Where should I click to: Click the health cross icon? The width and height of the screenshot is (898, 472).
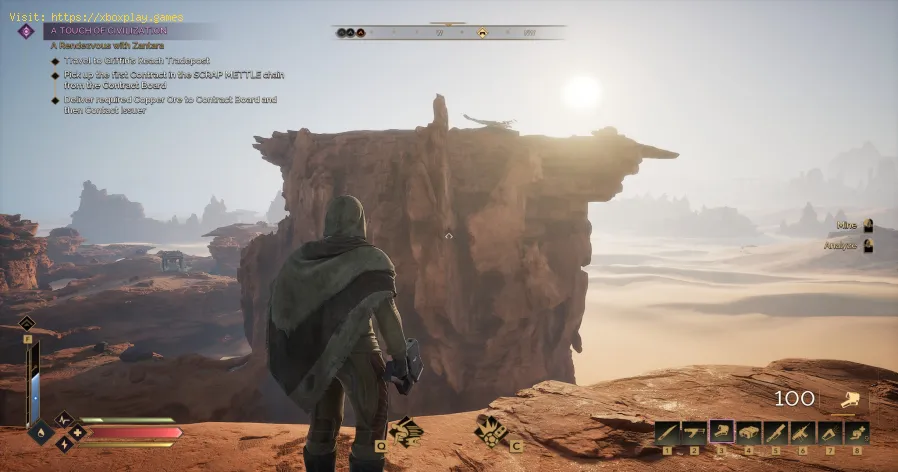[x=76, y=432]
